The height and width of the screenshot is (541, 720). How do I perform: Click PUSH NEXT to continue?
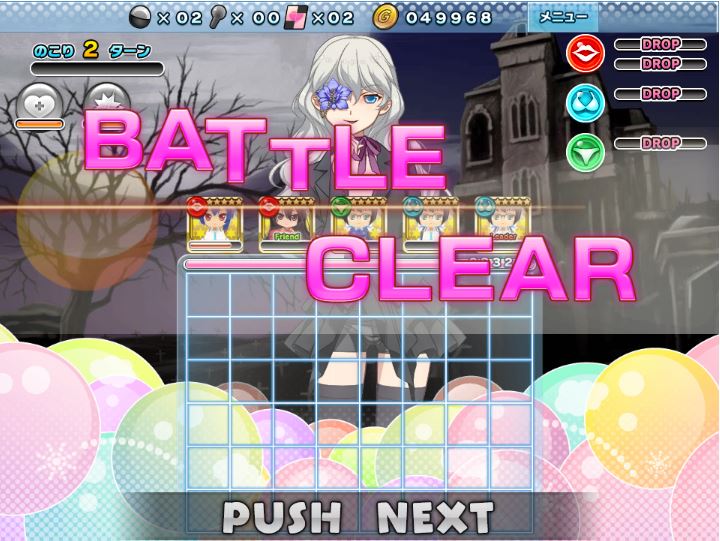tap(358, 517)
